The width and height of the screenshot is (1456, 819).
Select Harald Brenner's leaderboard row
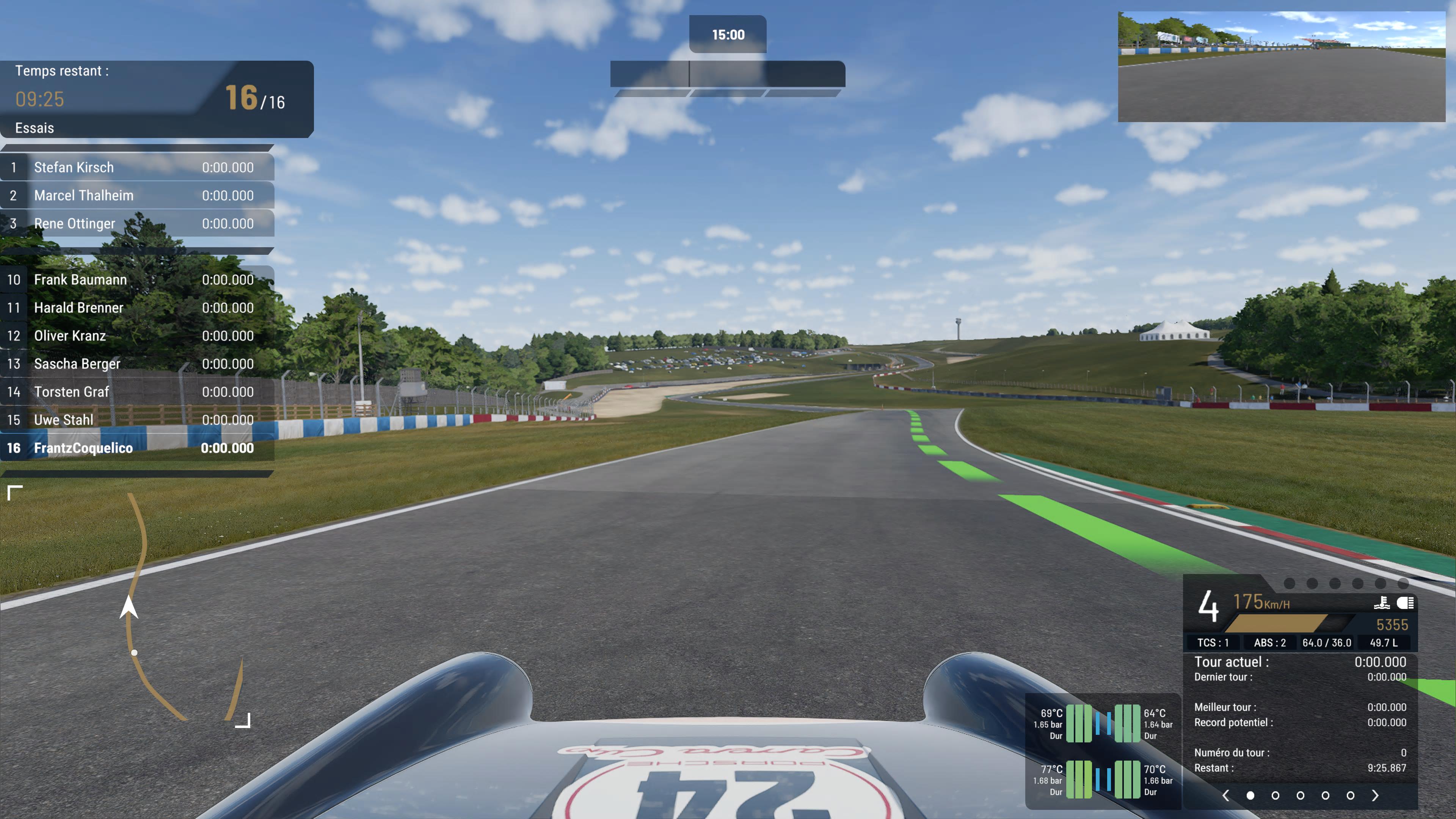click(x=137, y=308)
